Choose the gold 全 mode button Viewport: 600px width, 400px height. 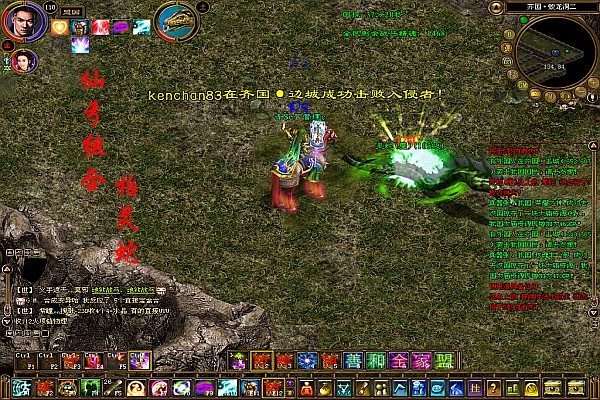(x=397, y=360)
